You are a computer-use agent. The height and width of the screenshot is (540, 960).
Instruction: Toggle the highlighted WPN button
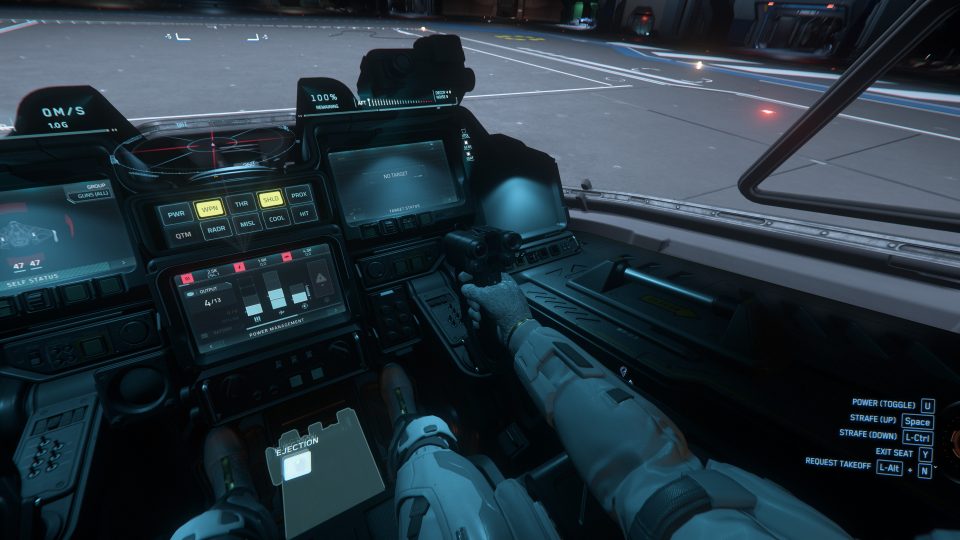click(x=209, y=209)
